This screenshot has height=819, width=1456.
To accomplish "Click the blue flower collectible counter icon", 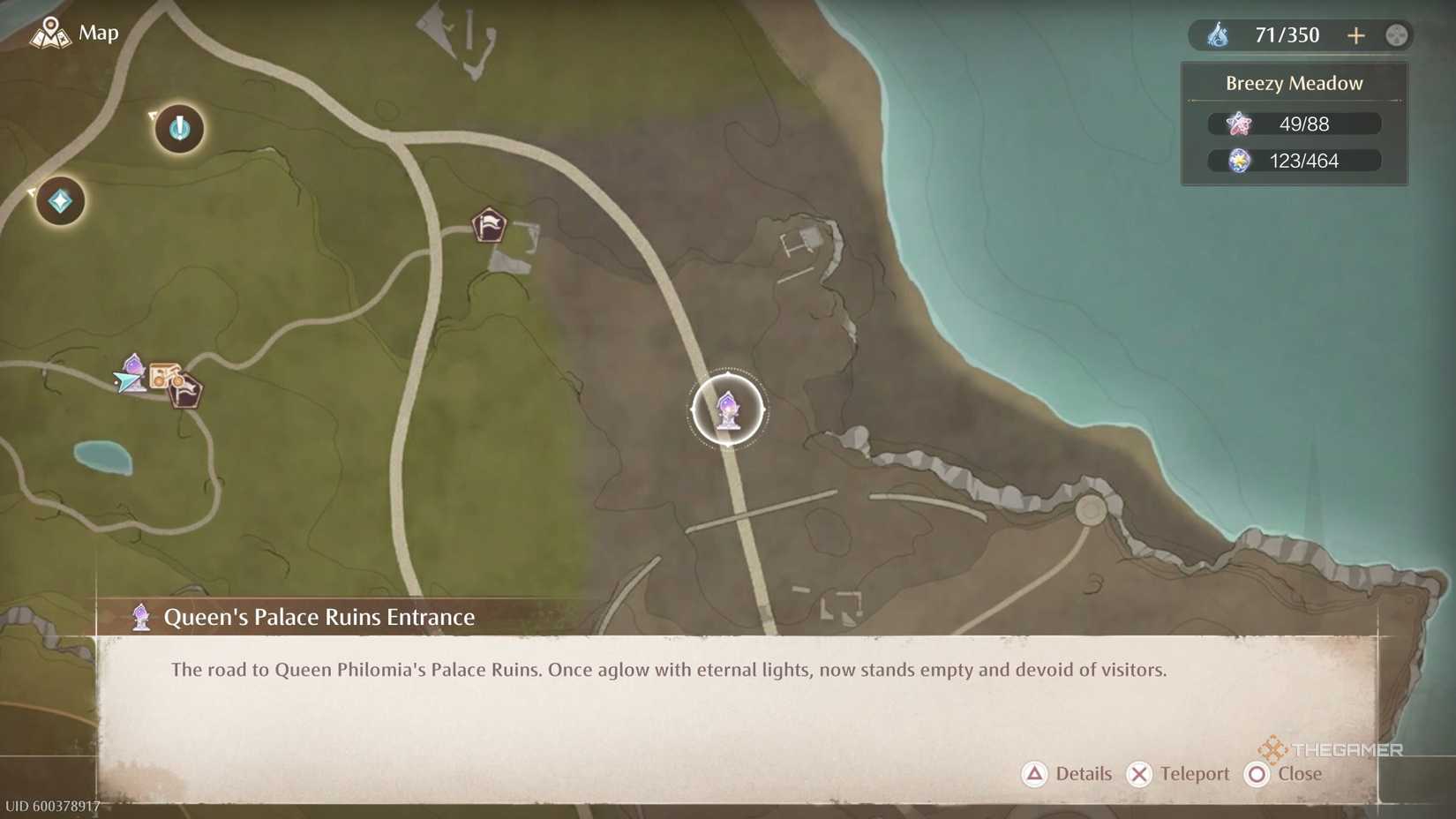I will point(1239,161).
